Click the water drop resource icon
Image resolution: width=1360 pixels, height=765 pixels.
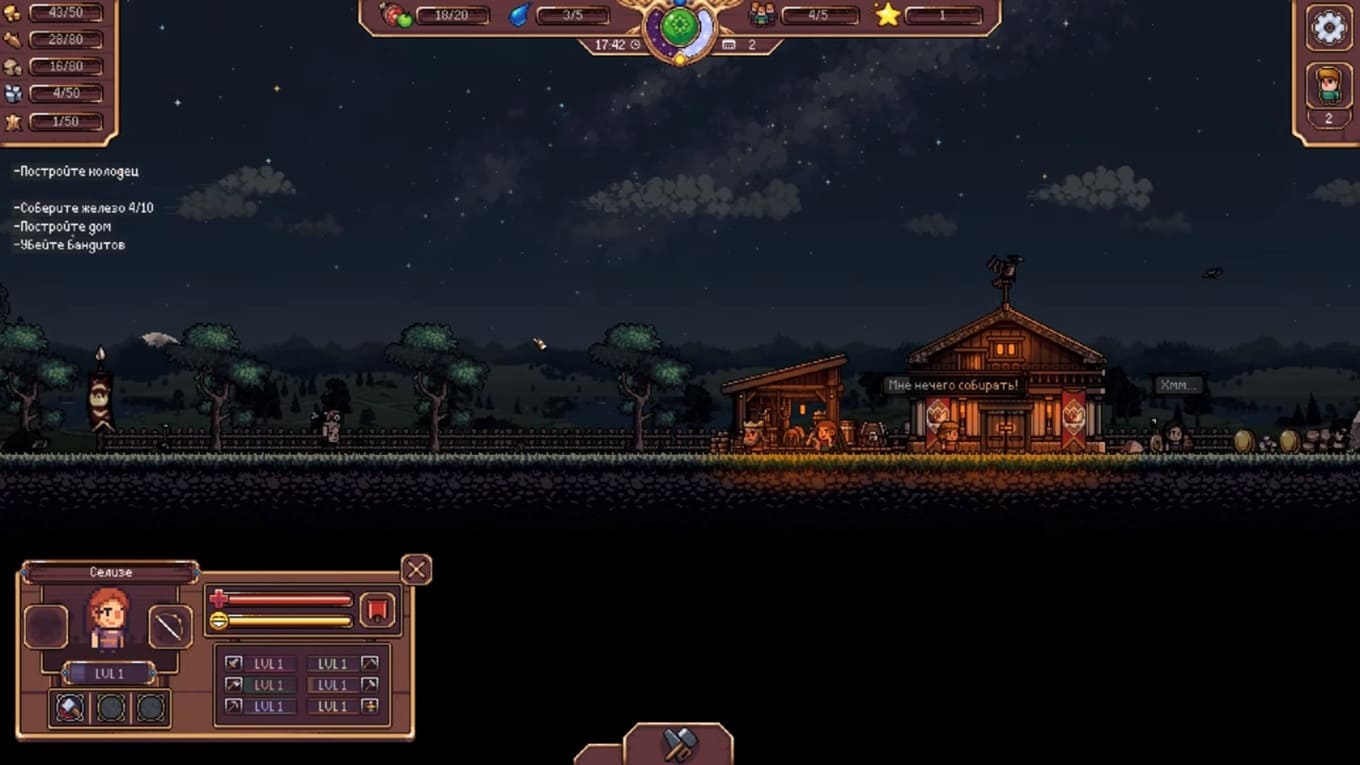click(519, 15)
